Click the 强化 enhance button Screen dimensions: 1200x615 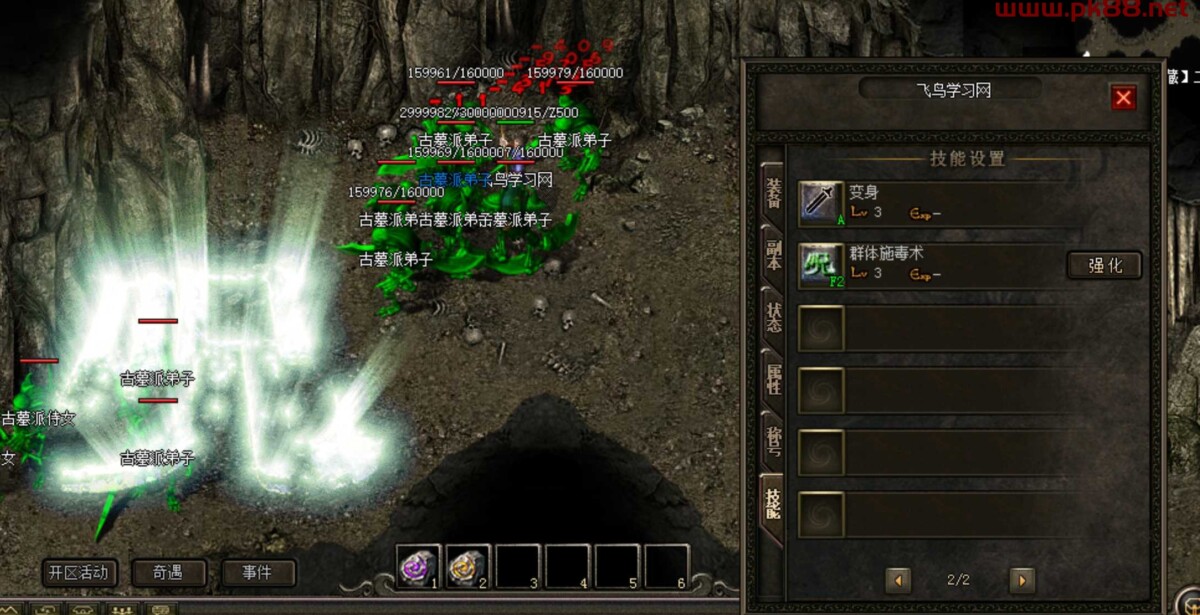point(1104,265)
